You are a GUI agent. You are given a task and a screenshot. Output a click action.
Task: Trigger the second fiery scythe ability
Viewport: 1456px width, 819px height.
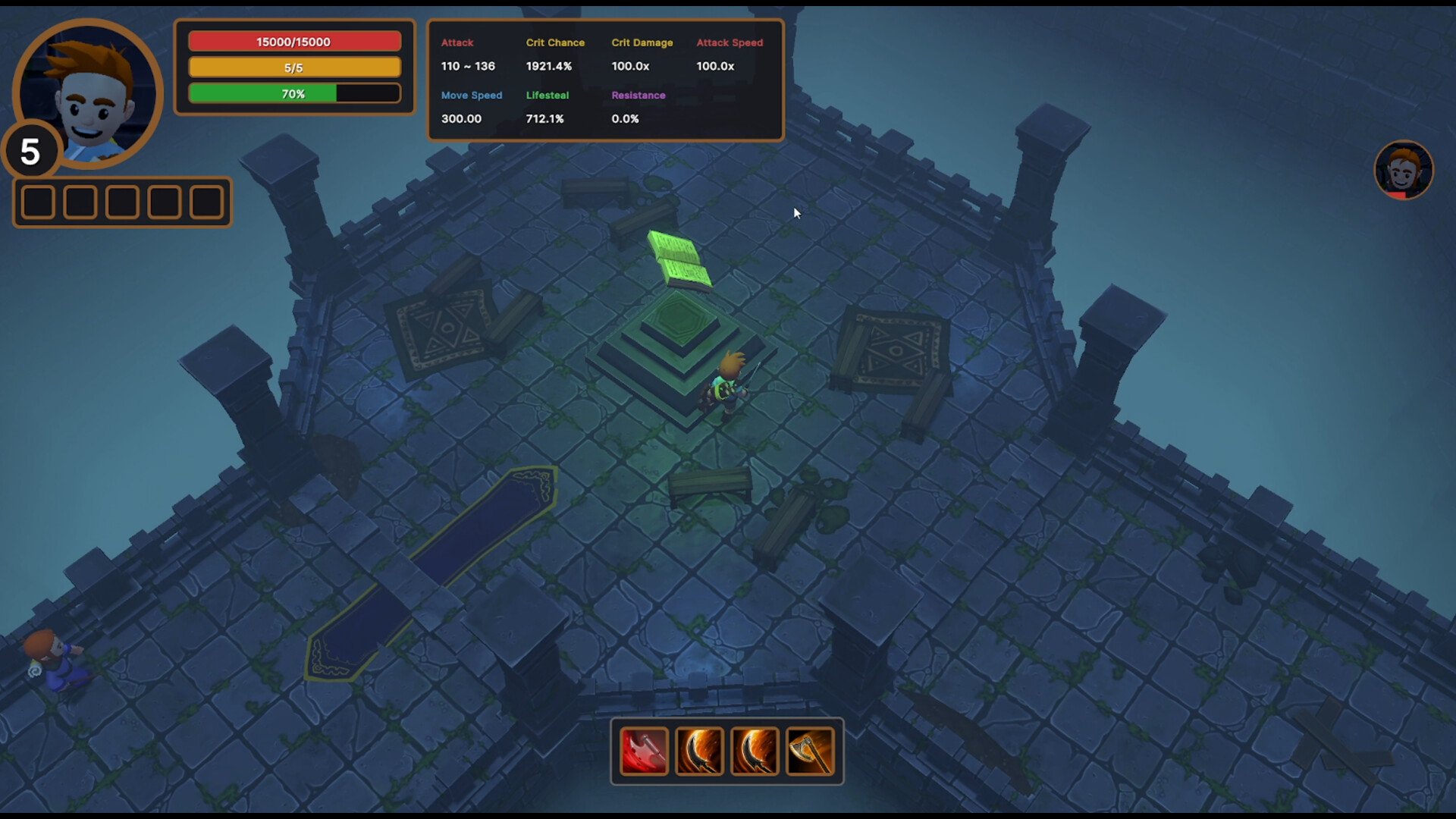tap(755, 752)
